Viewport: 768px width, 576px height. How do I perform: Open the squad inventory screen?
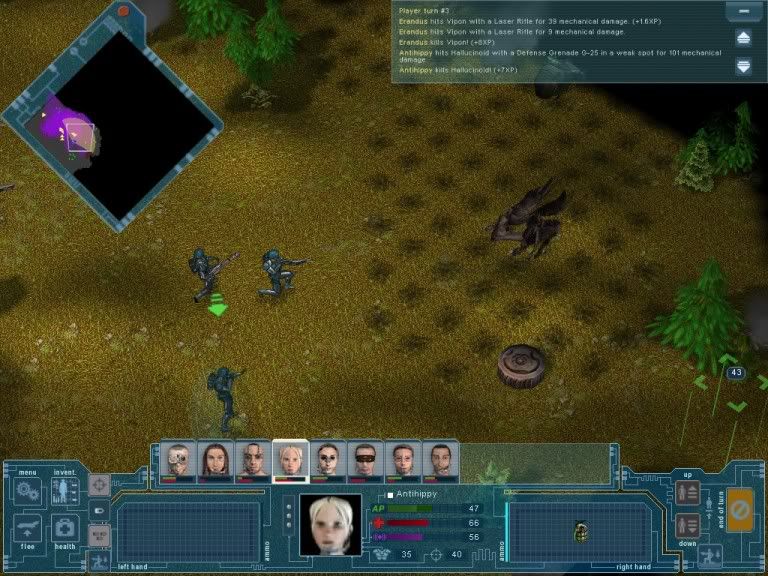65,491
